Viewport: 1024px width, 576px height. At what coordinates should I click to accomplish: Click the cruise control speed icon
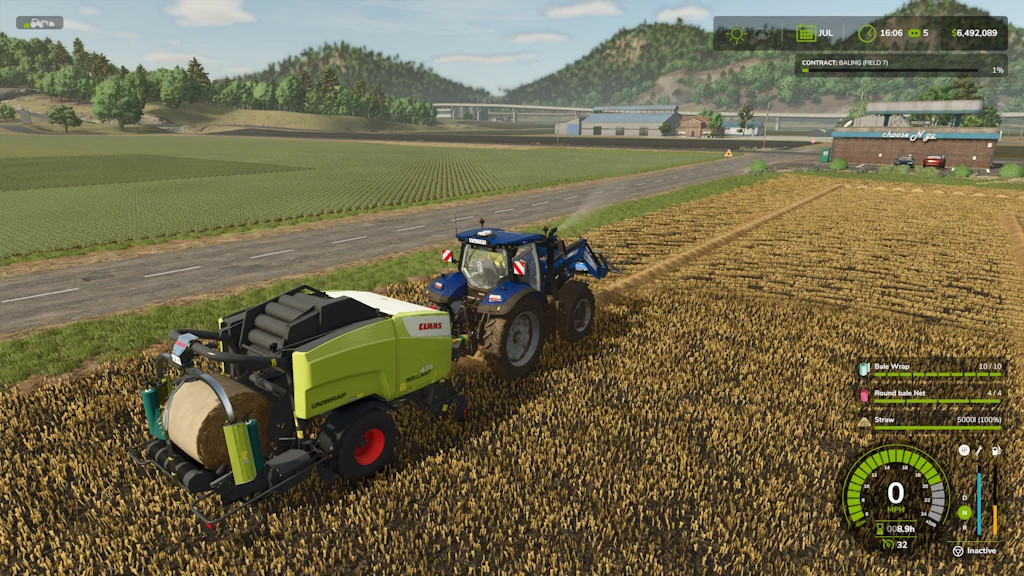point(885,545)
